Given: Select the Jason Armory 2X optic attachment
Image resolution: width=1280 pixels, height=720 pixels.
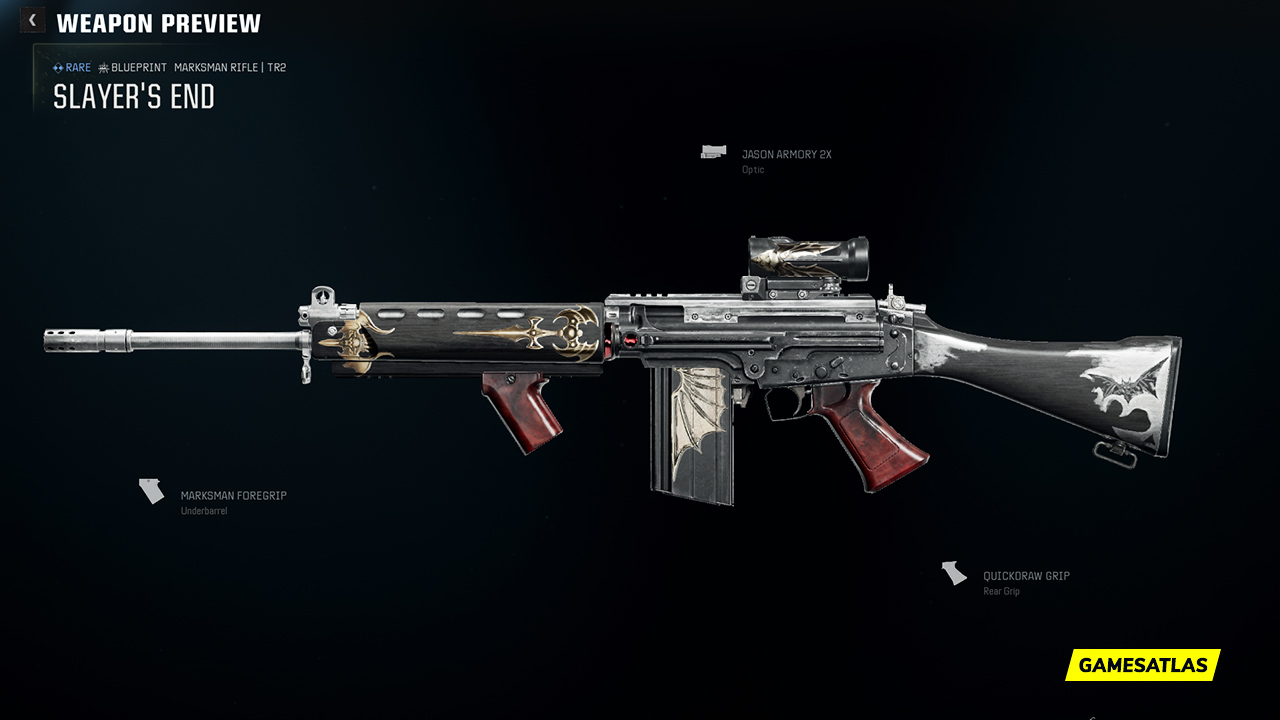Looking at the screenshot, I should [x=785, y=155].
